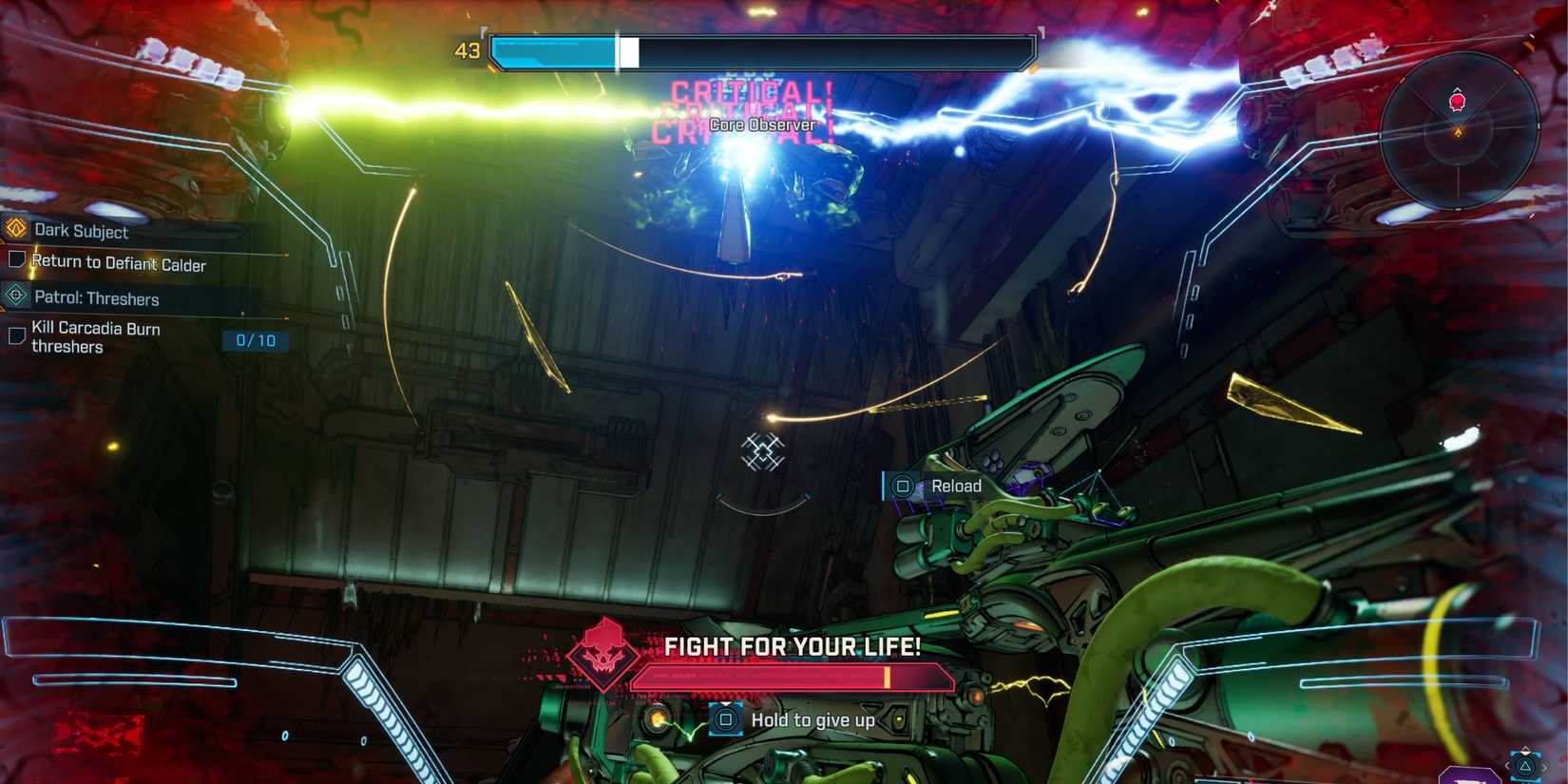Click the up arrow above the triangle icon
Image resolution: width=1568 pixels, height=784 pixels.
[x=1525, y=748]
